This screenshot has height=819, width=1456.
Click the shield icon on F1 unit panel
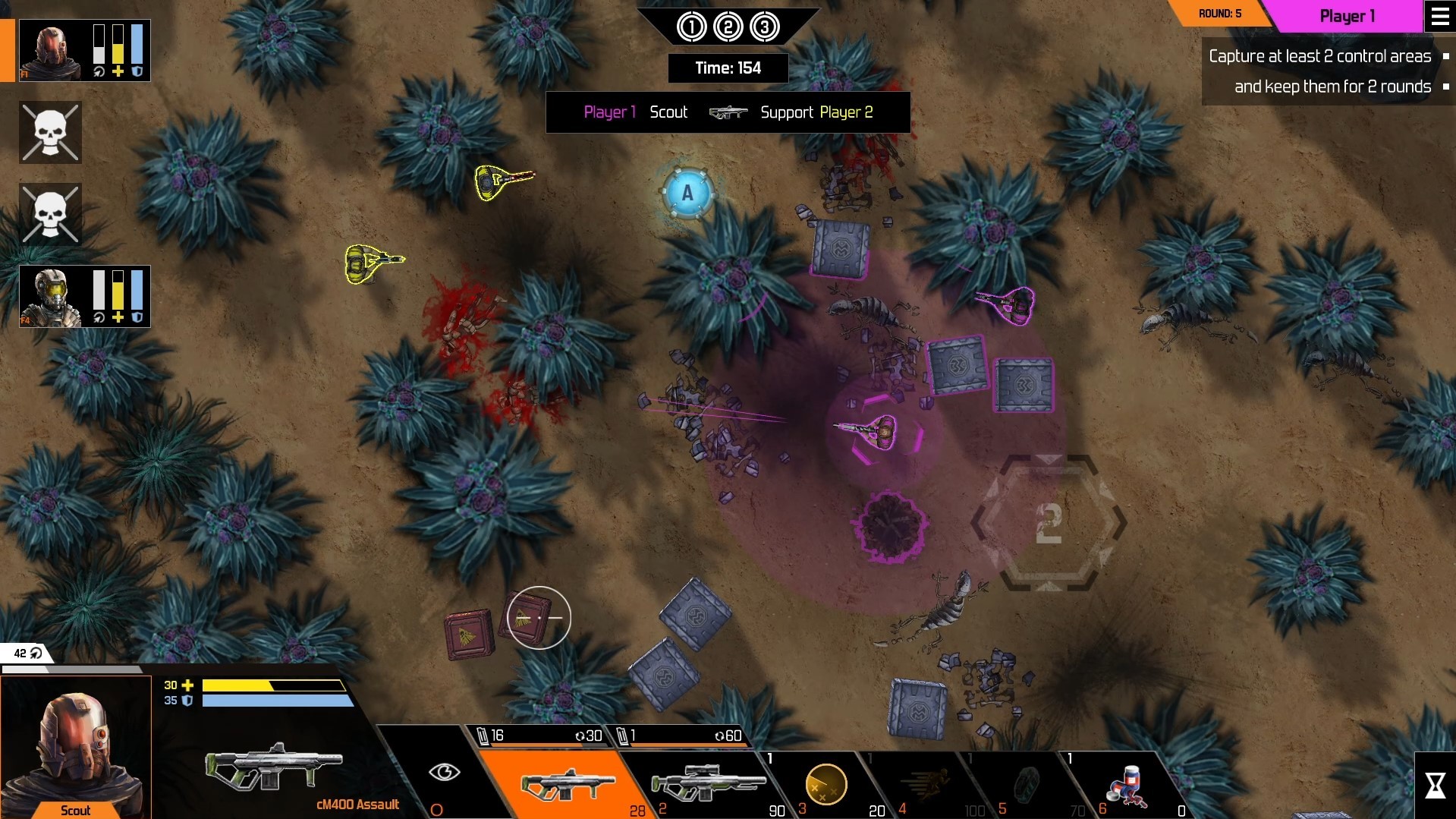click(x=137, y=73)
